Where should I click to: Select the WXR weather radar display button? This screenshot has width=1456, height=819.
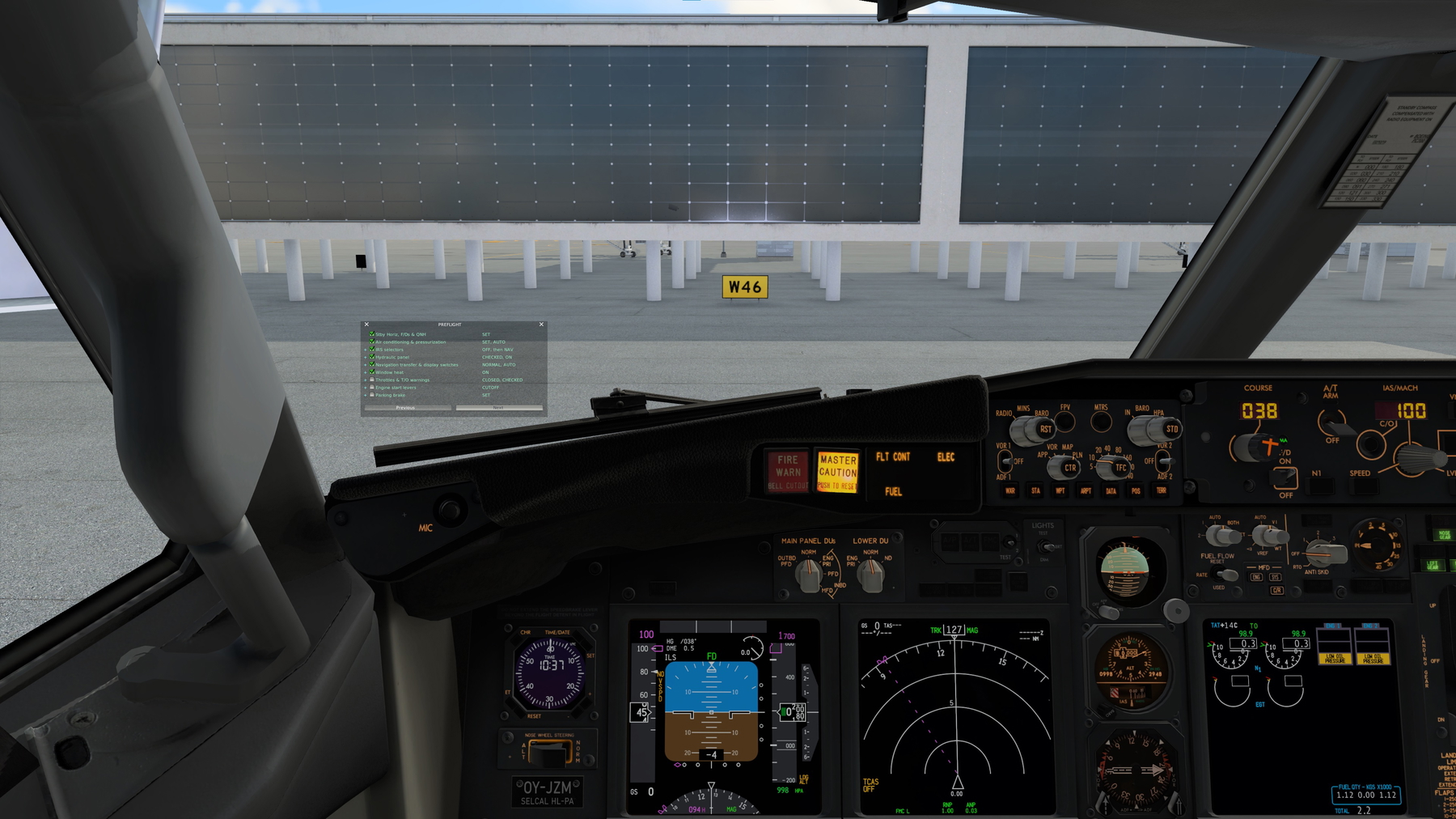1010,491
